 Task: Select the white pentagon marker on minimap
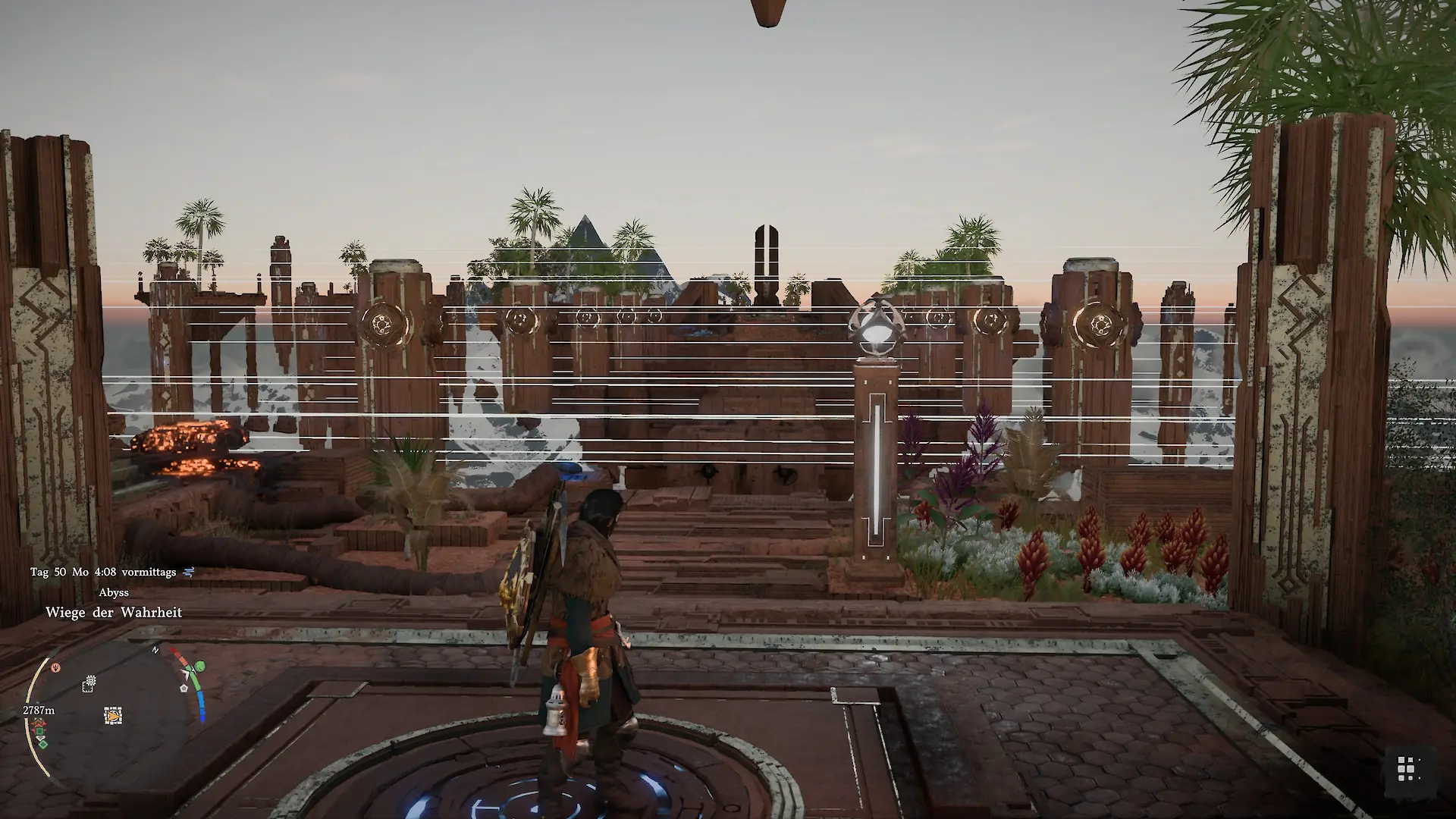(184, 688)
